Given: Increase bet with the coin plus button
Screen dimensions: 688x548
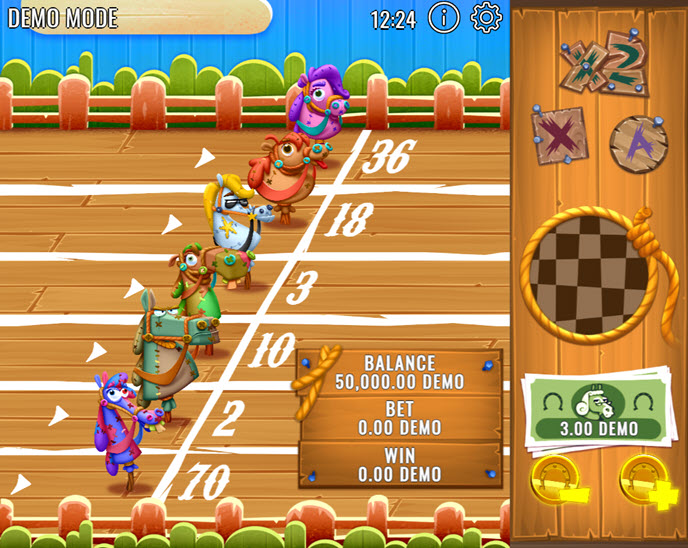Looking at the screenshot, I should 642,479.
